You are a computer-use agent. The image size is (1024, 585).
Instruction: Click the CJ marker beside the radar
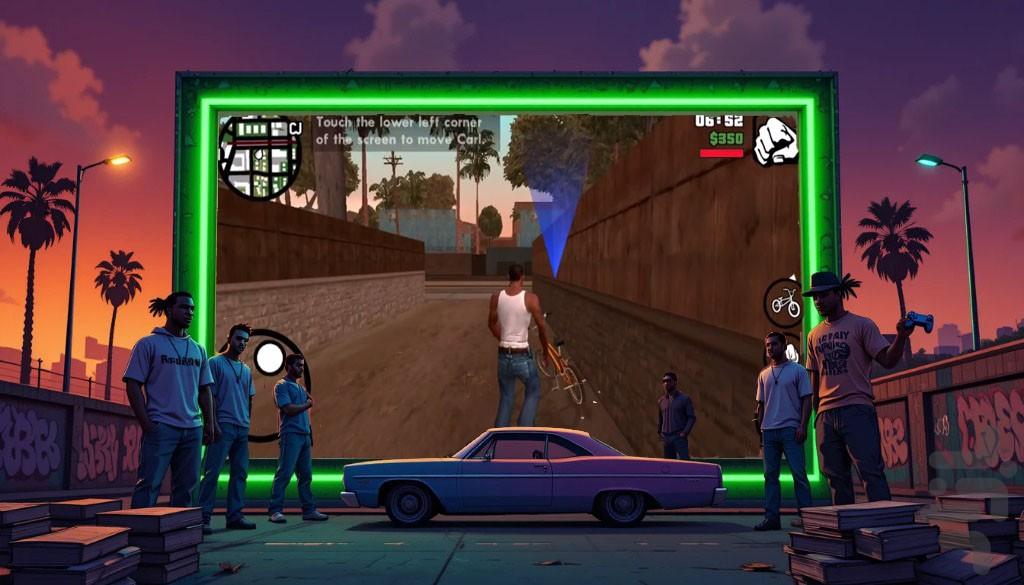[x=295, y=128]
